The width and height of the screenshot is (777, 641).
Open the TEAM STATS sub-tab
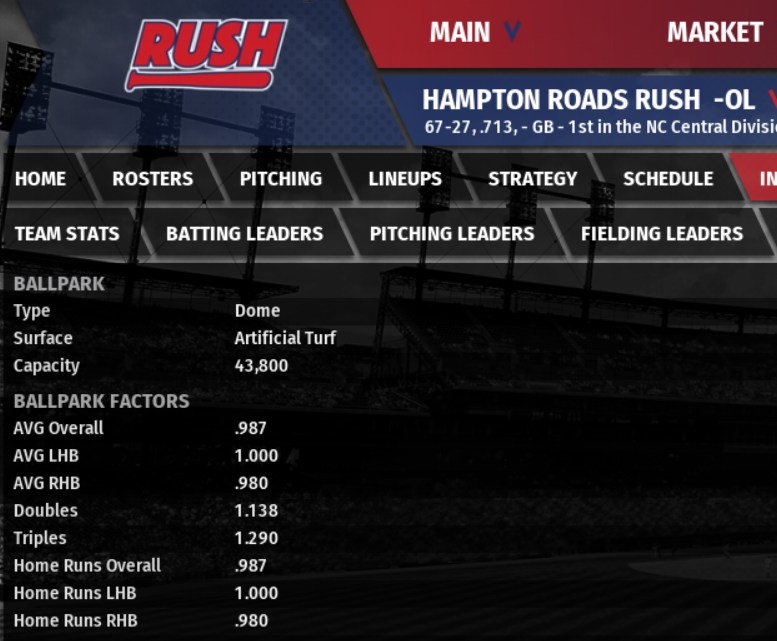pyautogui.click(x=67, y=234)
